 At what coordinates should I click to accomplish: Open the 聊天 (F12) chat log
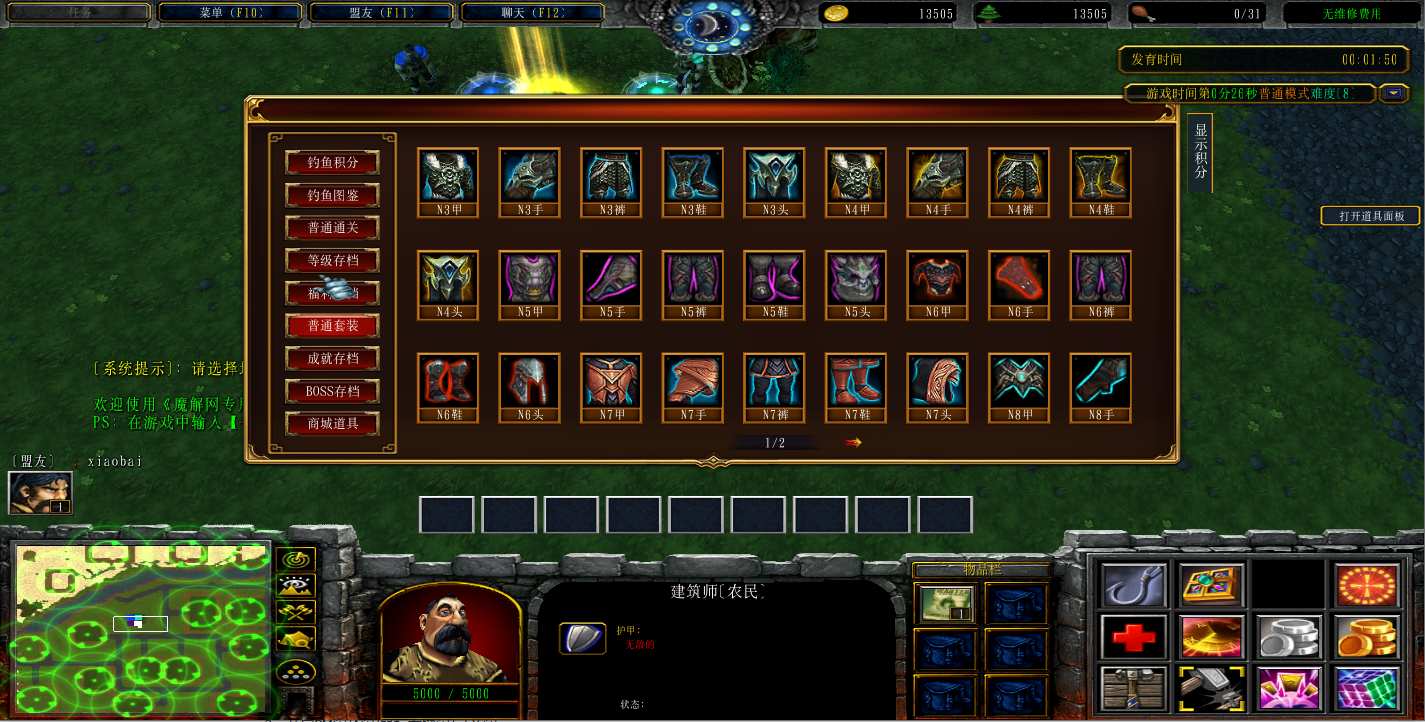pyautogui.click(x=533, y=13)
